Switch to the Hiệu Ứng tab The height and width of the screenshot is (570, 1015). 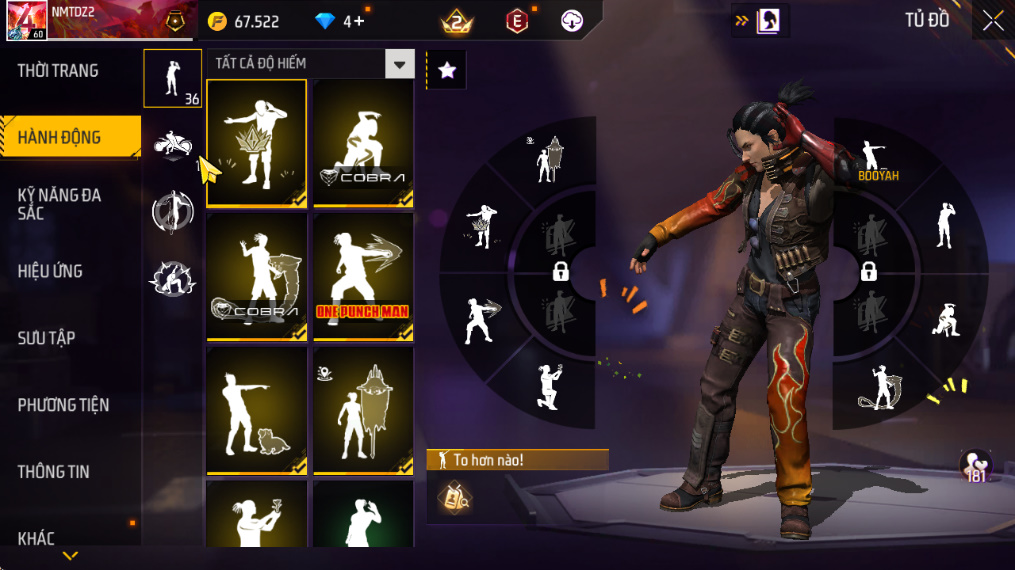[50, 271]
